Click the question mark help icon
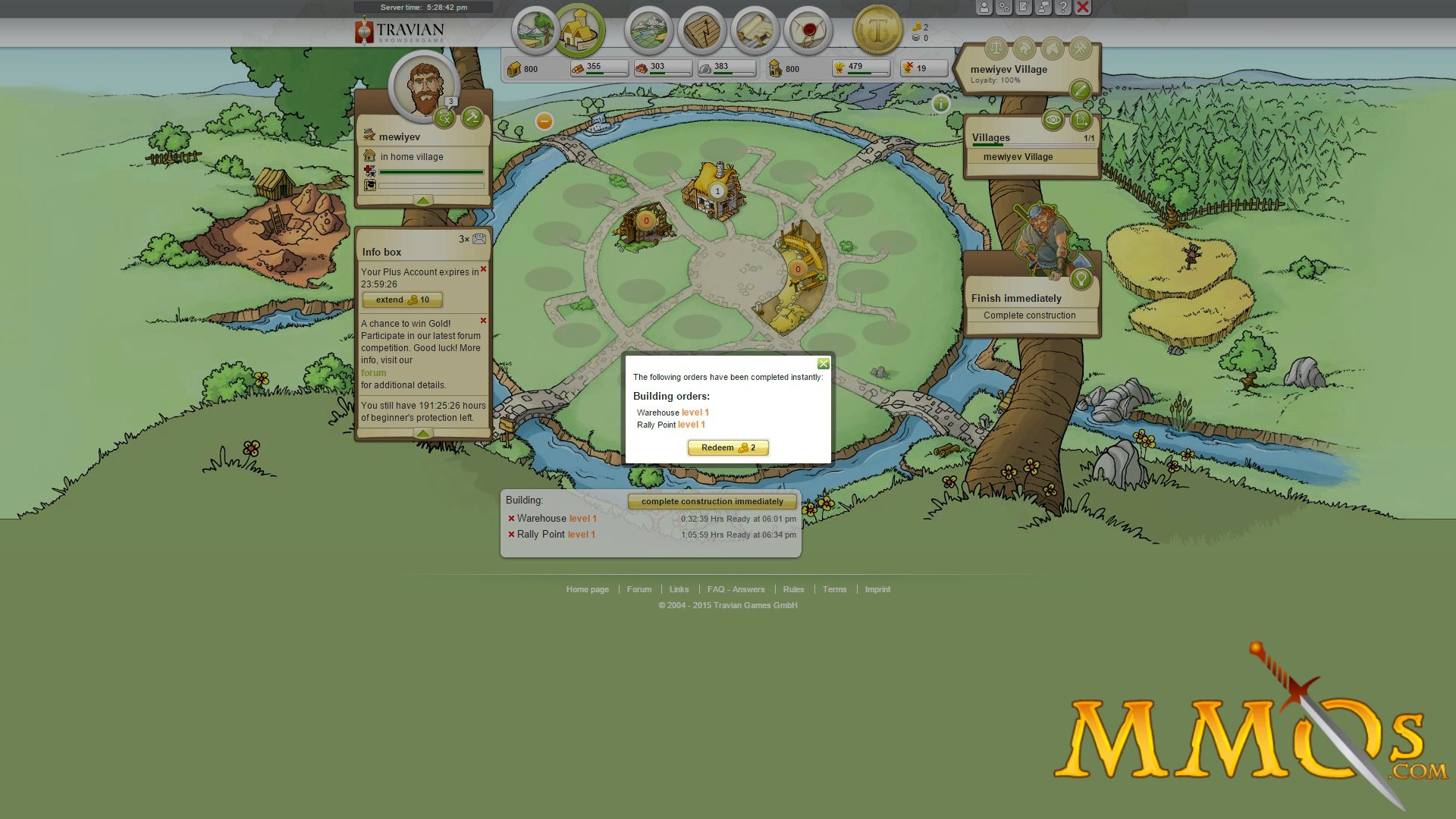This screenshot has width=1456, height=819. click(x=1064, y=7)
